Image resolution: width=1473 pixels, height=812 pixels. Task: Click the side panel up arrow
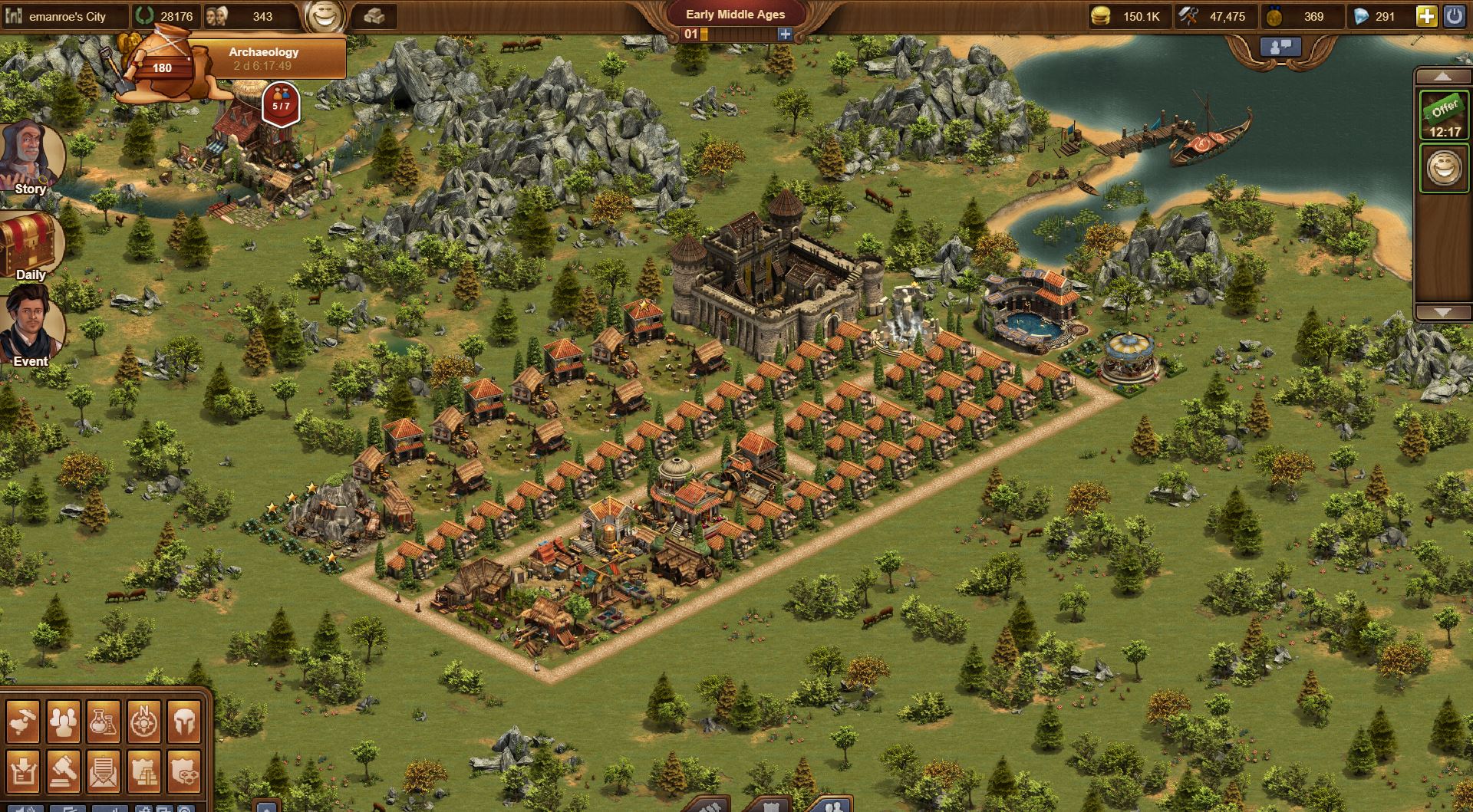(1442, 77)
